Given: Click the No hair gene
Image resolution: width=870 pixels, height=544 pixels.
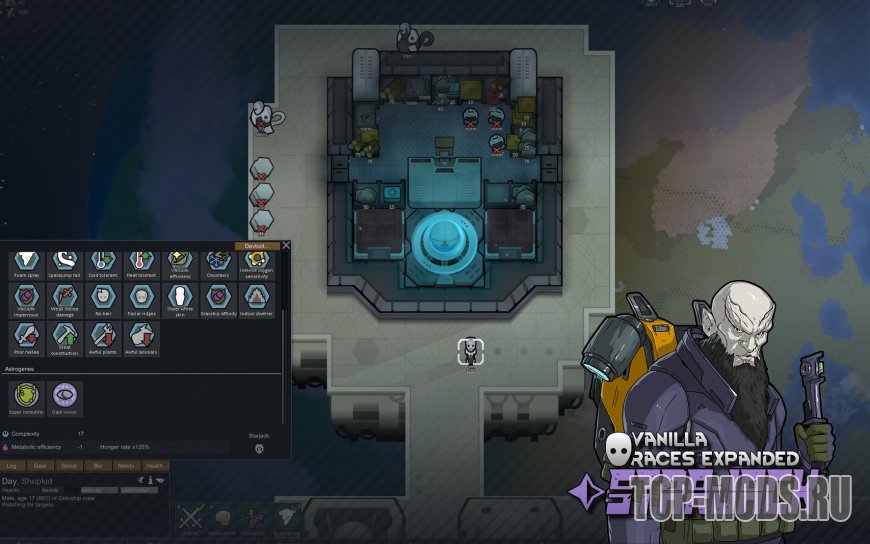Looking at the screenshot, I should (101, 298).
